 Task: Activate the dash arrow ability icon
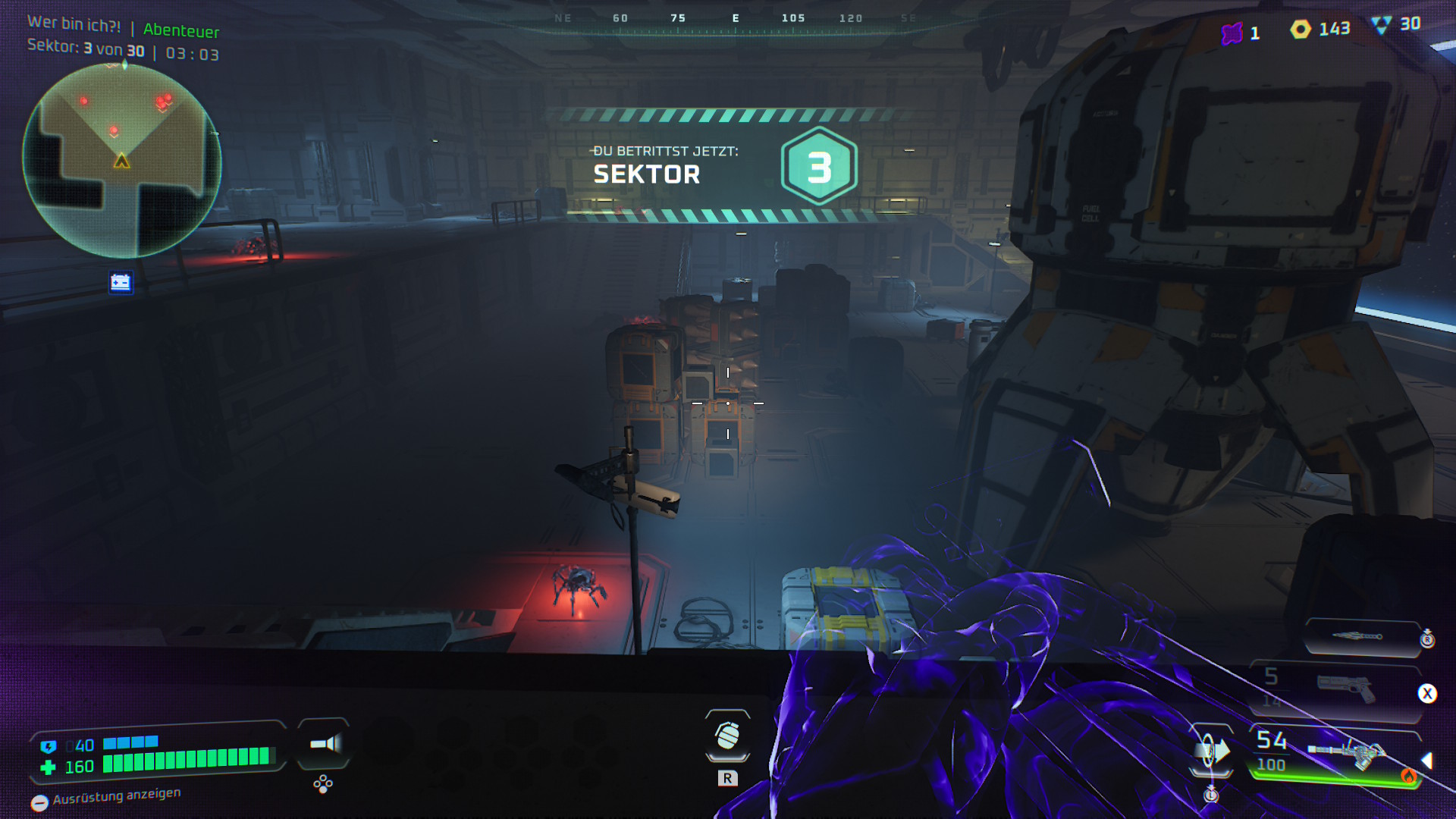pyautogui.click(x=1212, y=752)
